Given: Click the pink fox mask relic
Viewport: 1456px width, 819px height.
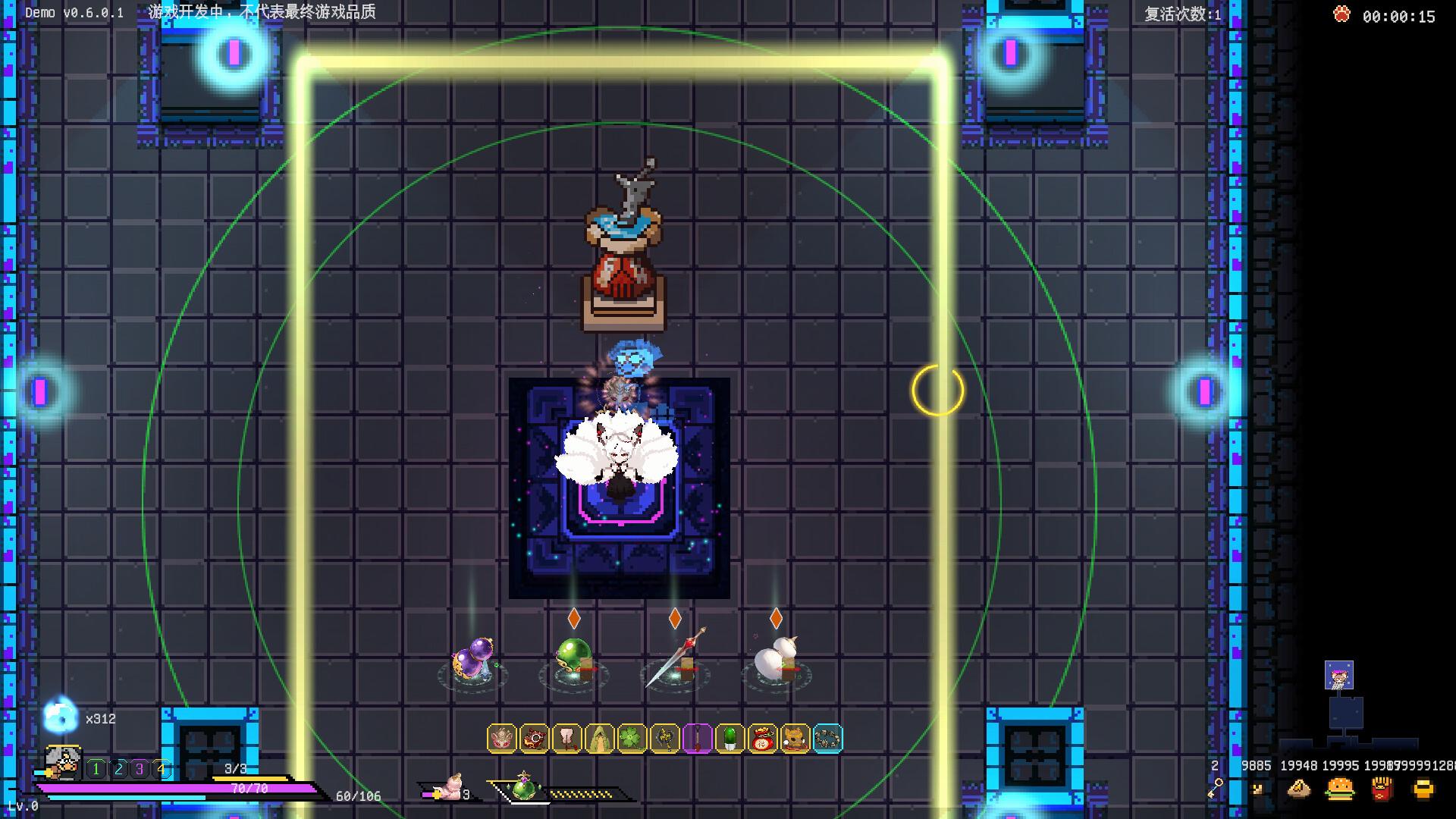Looking at the screenshot, I should click(x=502, y=738).
